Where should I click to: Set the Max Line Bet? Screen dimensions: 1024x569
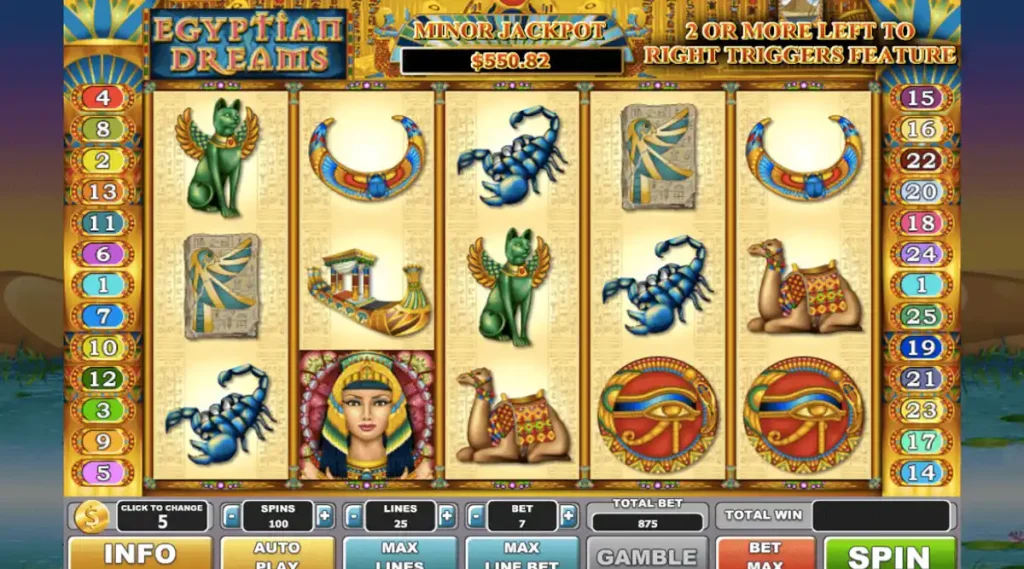coord(521,553)
